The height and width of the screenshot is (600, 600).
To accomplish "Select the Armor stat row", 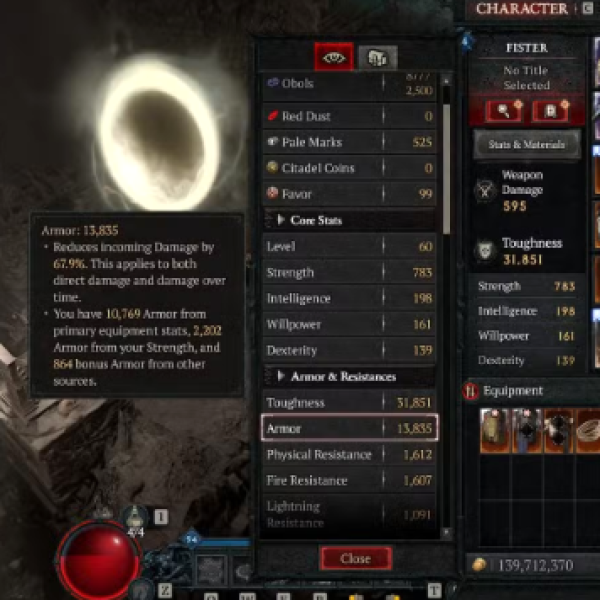I will (x=349, y=428).
